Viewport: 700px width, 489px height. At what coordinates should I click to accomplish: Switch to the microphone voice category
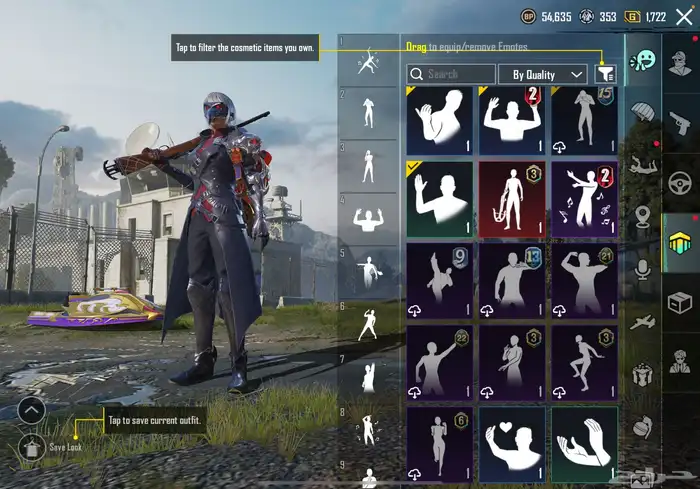[x=641, y=268]
